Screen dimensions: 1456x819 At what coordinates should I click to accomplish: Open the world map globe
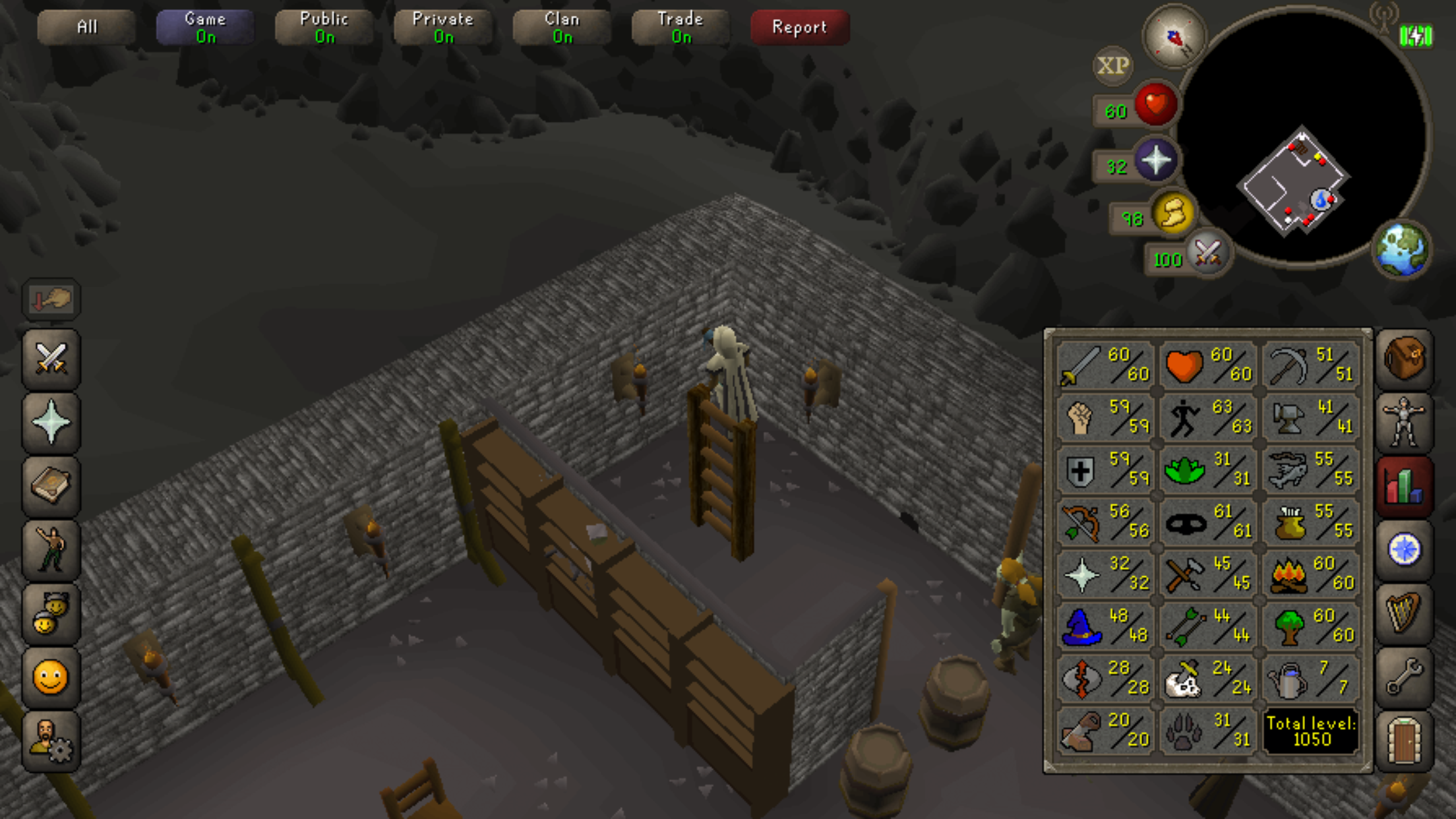point(1402,249)
